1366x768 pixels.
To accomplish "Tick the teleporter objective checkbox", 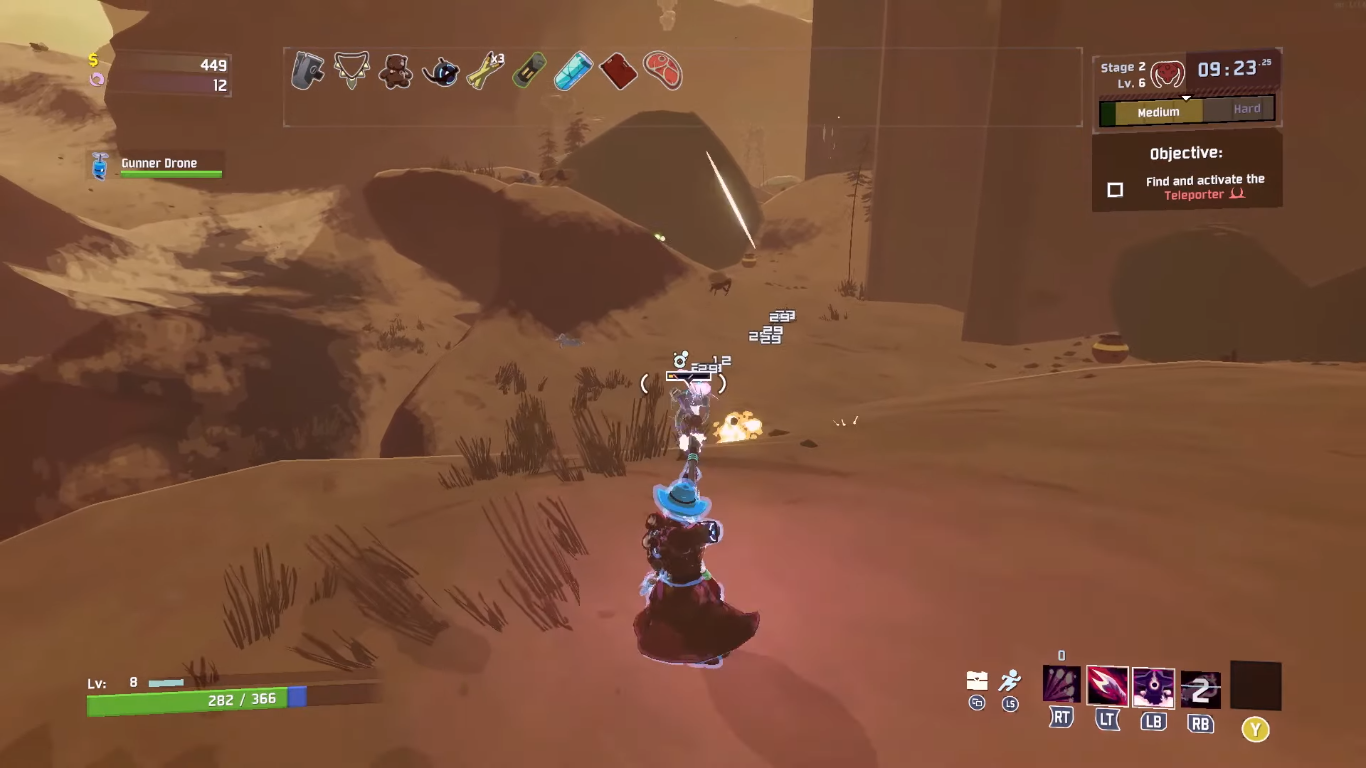I will click(1115, 189).
